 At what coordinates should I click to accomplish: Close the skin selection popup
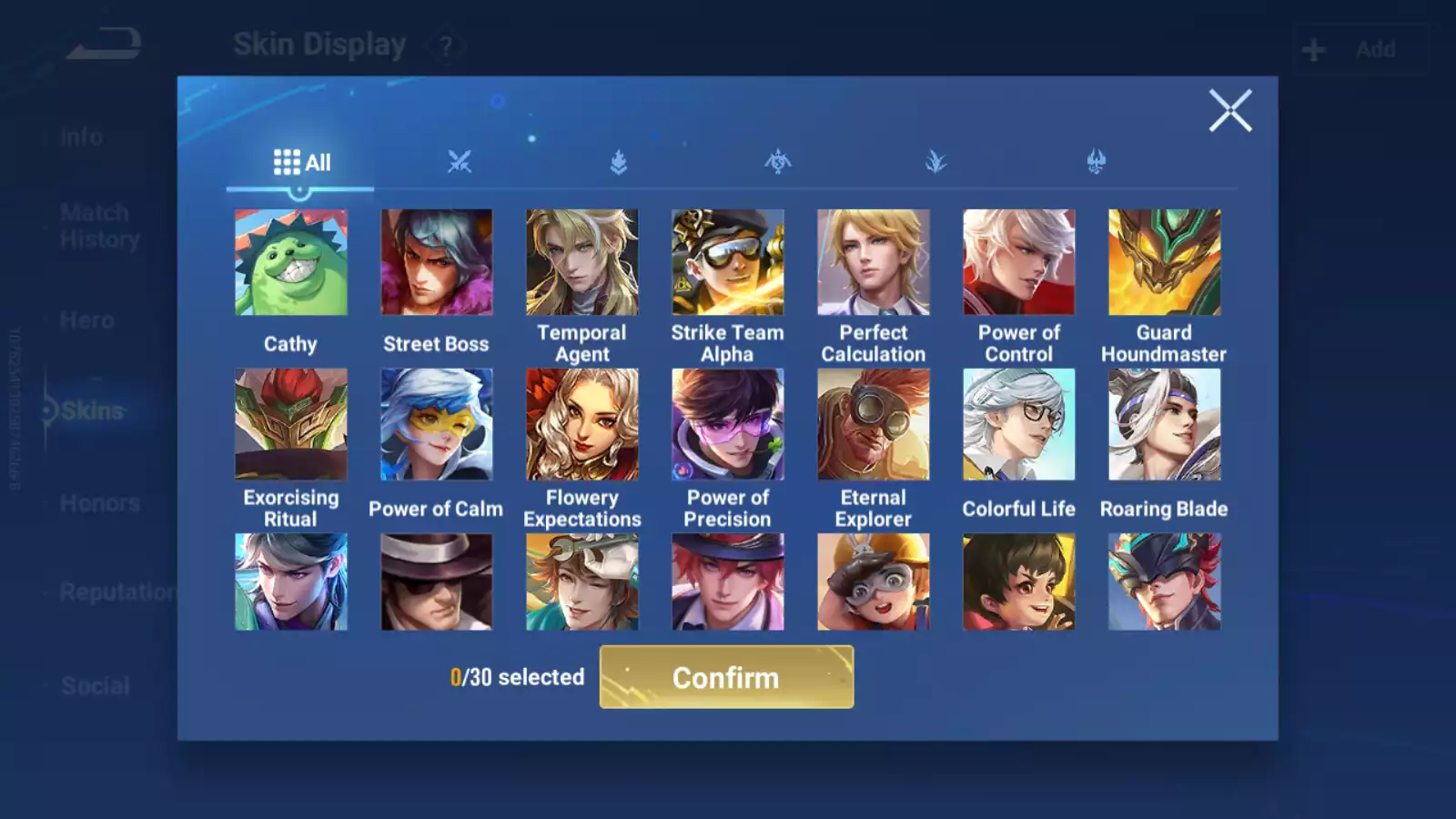click(x=1229, y=111)
